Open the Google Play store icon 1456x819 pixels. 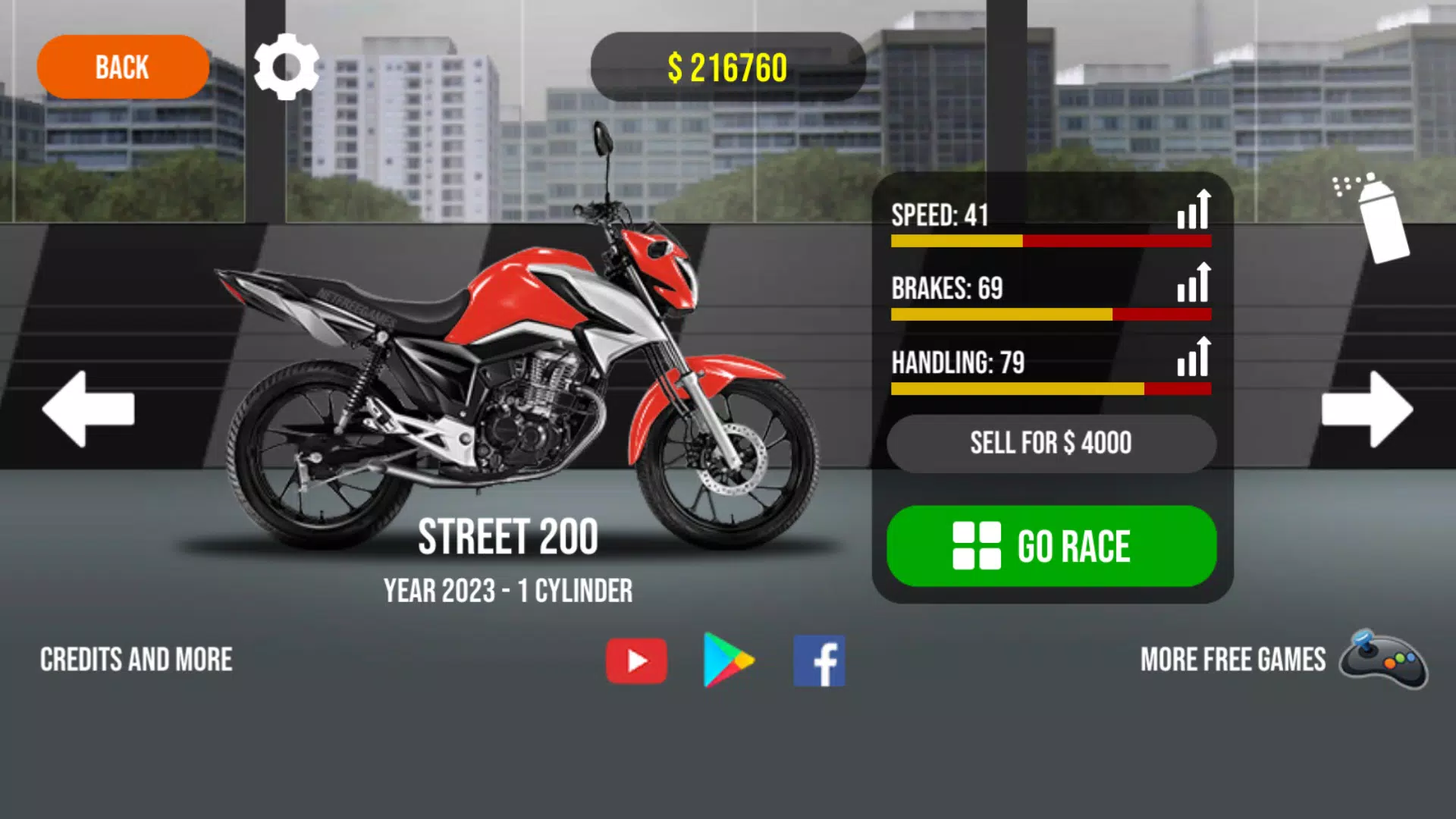tap(727, 659)
